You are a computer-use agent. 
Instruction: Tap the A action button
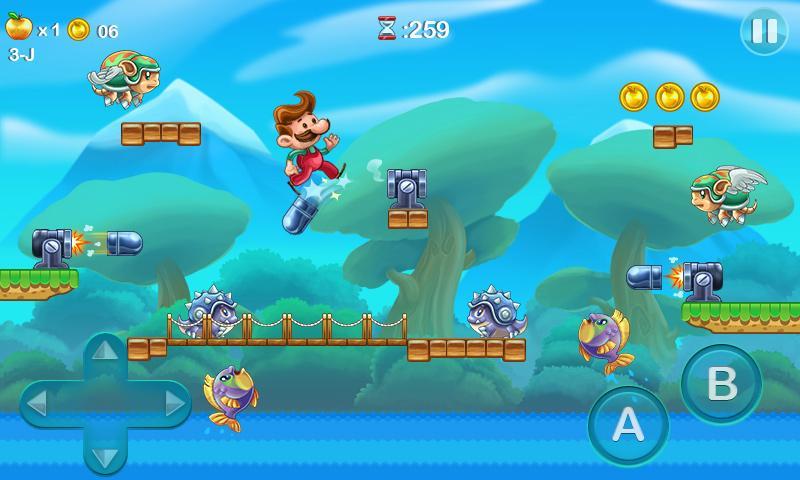[x=628, y=425]
